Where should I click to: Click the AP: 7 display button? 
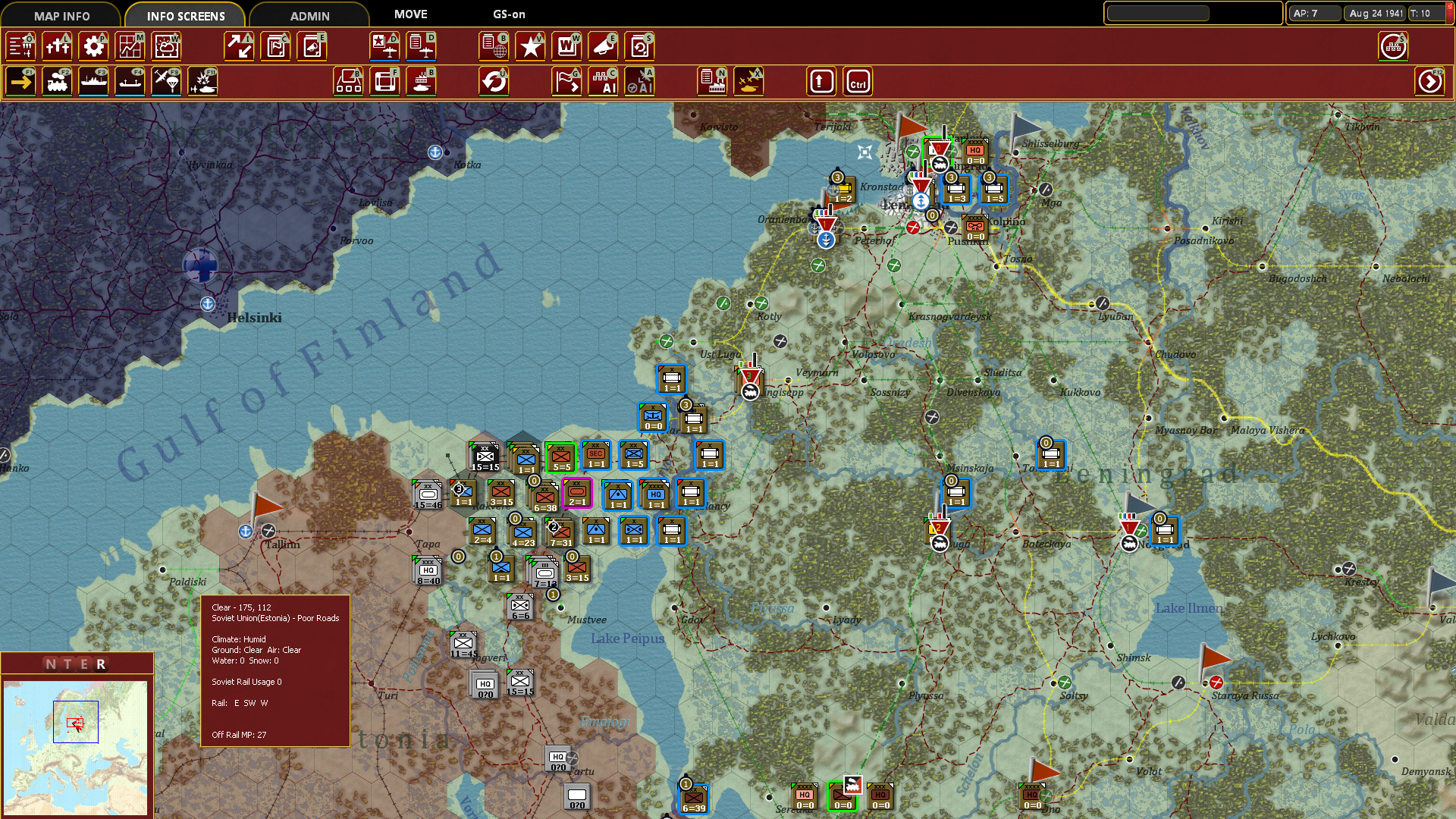point(1314,12)
